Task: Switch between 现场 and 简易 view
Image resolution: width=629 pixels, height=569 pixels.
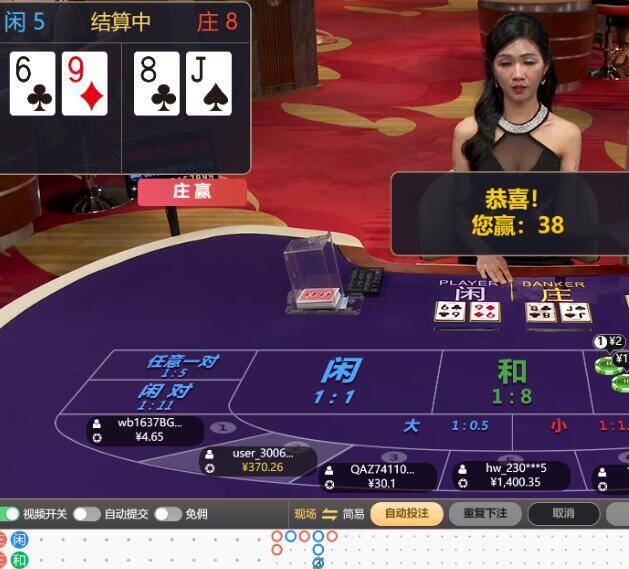Action: [x=329, y=514]
